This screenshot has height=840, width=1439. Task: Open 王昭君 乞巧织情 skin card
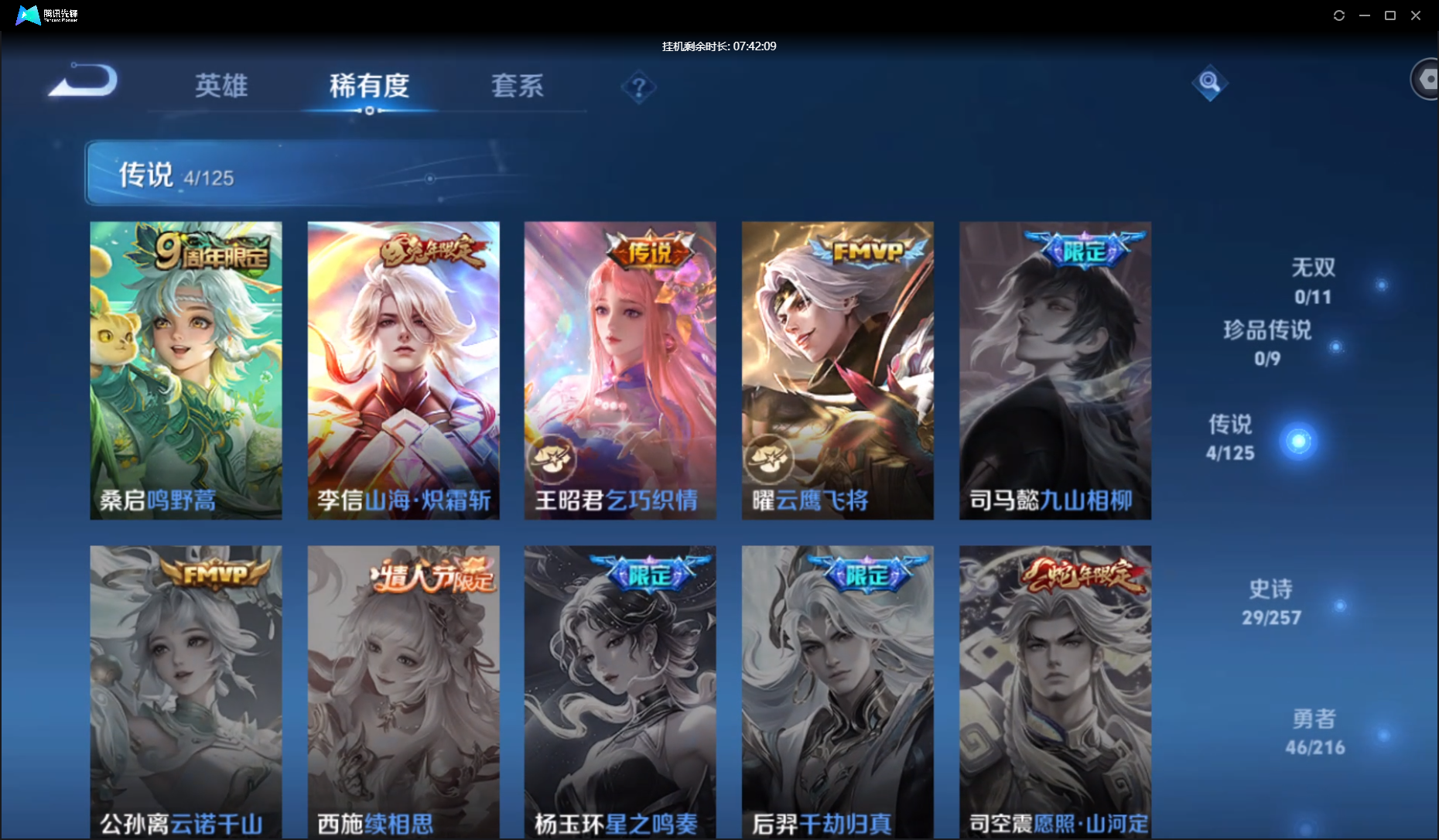pos(620,370)
